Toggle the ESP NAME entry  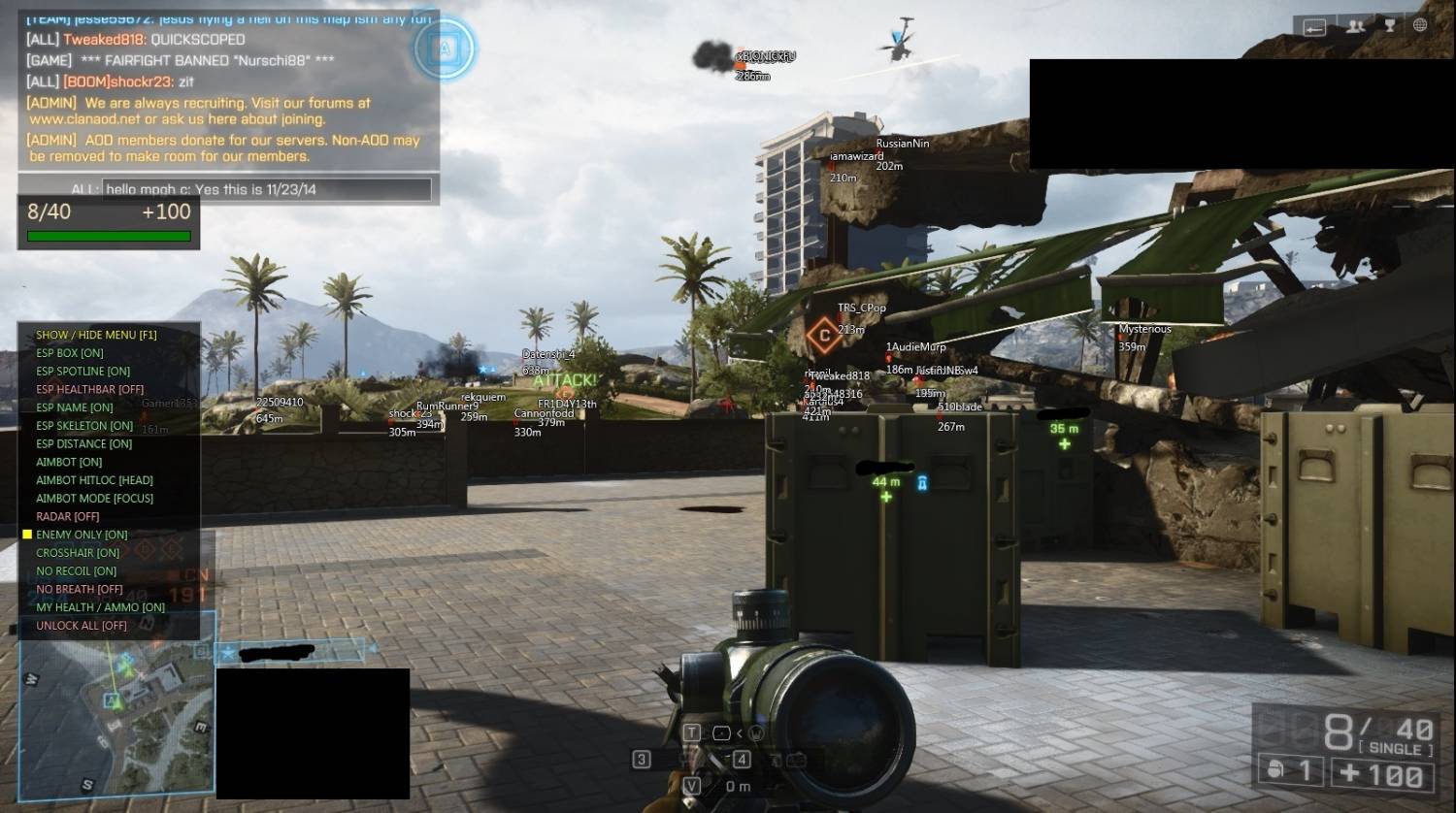(75, 407)
